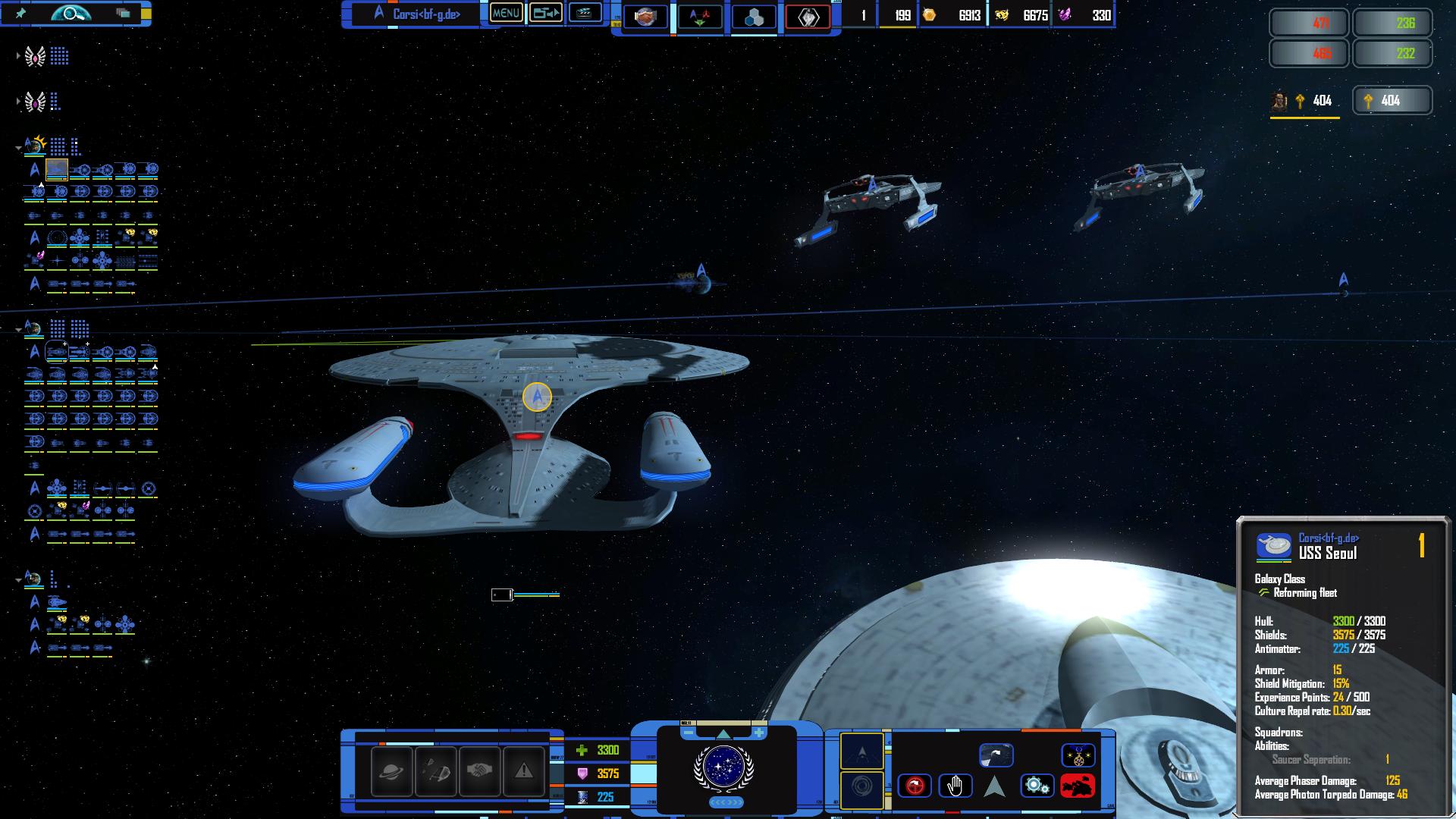Open the research hexagons screen
Image resolution: width=1456 pixels, height=819 pixels.
tap(754, 17)
